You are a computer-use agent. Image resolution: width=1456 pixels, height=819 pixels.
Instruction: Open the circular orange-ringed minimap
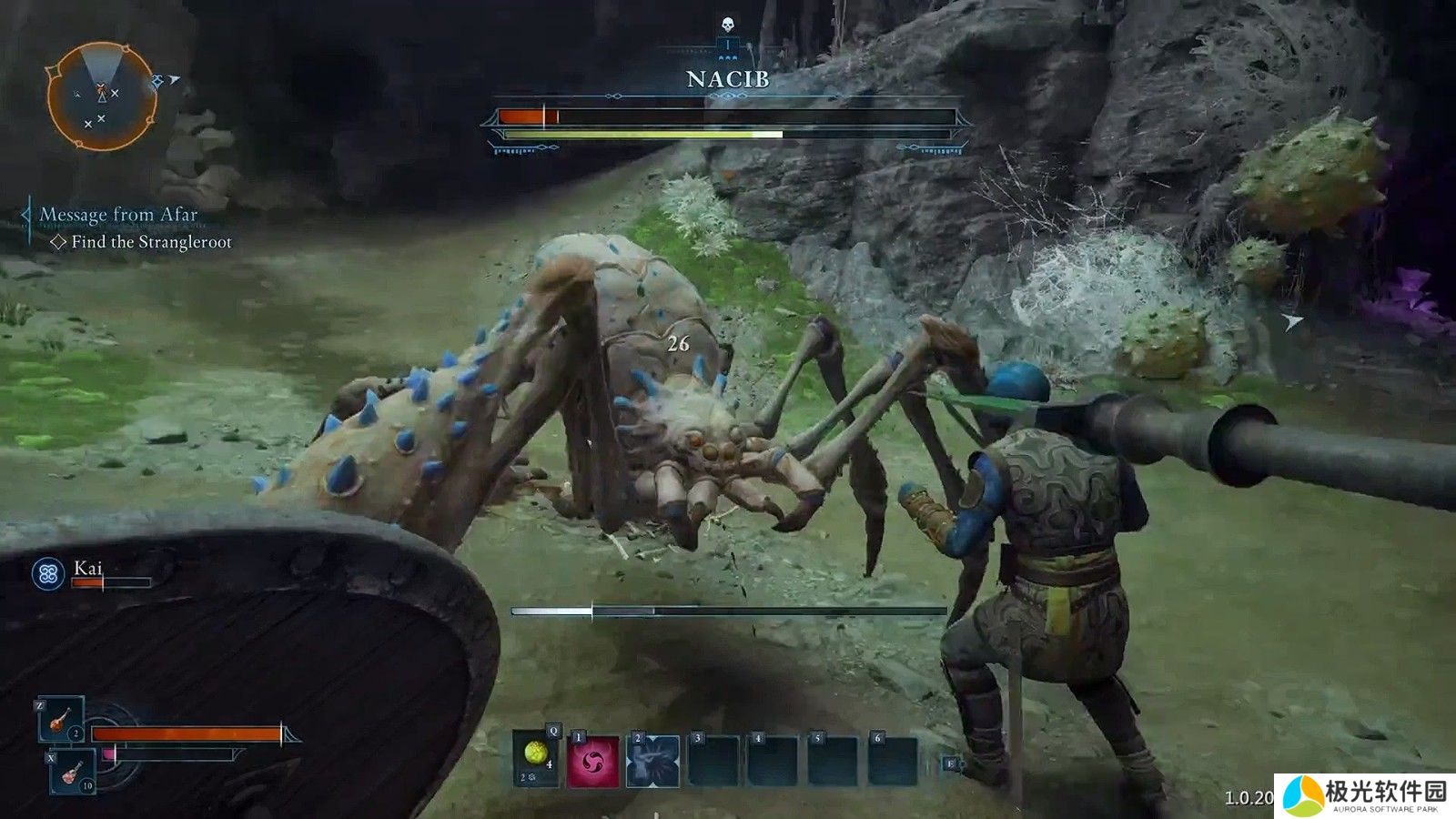coord(100,96)
